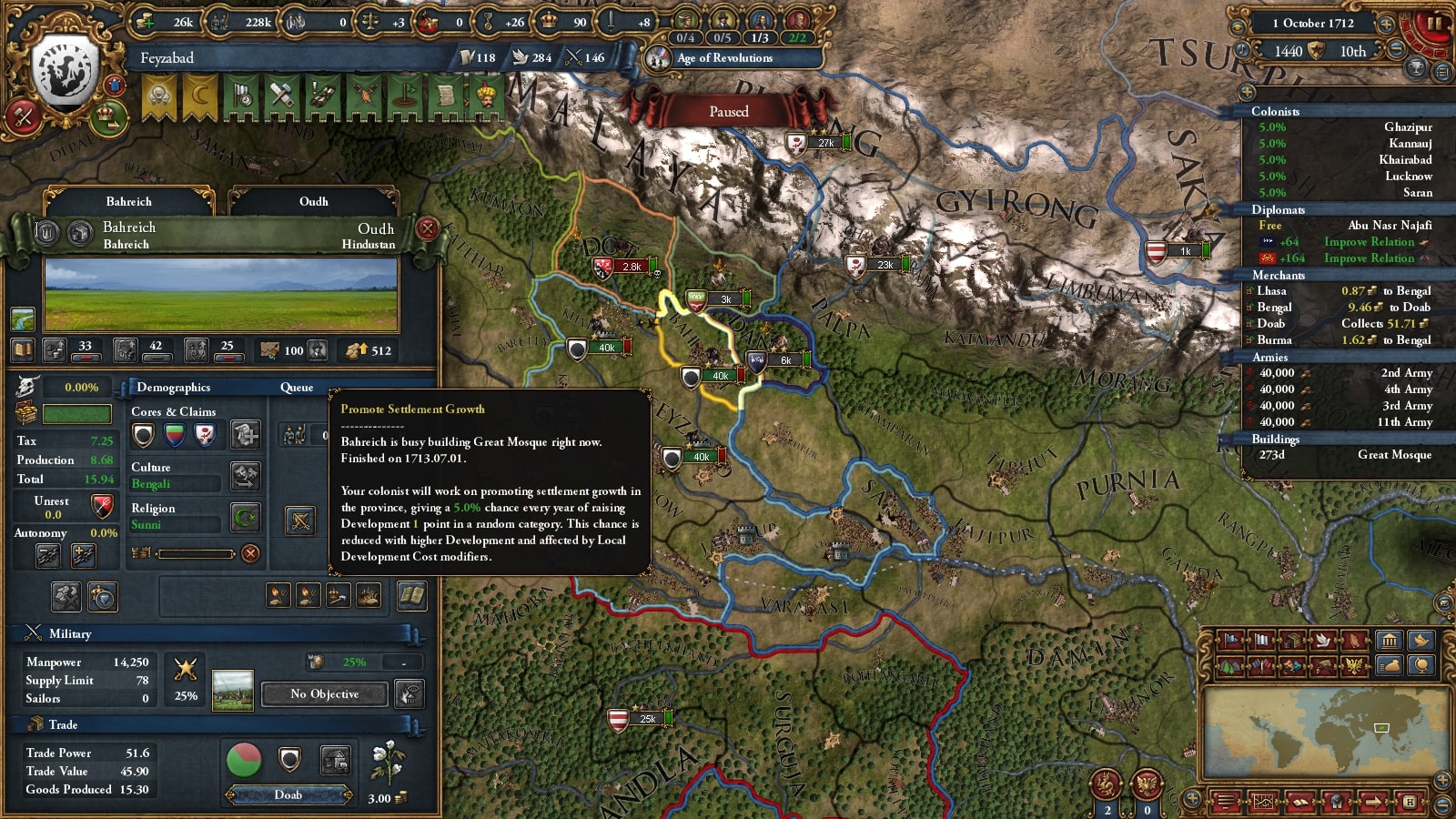
Task: Open the change culture button next to Bengali
Action: 246,476
